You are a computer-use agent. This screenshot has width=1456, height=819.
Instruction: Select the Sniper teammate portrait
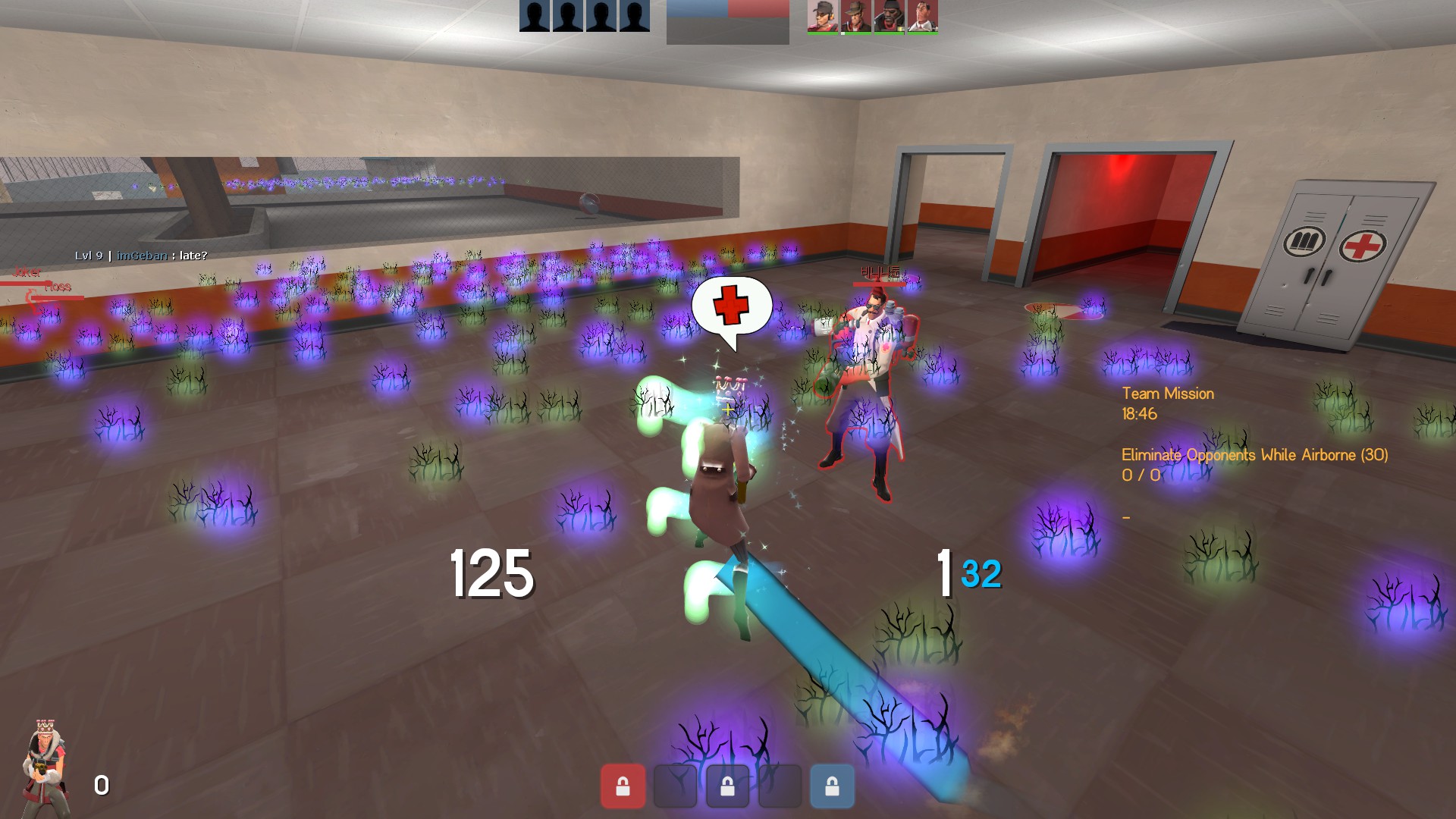pyautogui.click(x=856, y=16)
